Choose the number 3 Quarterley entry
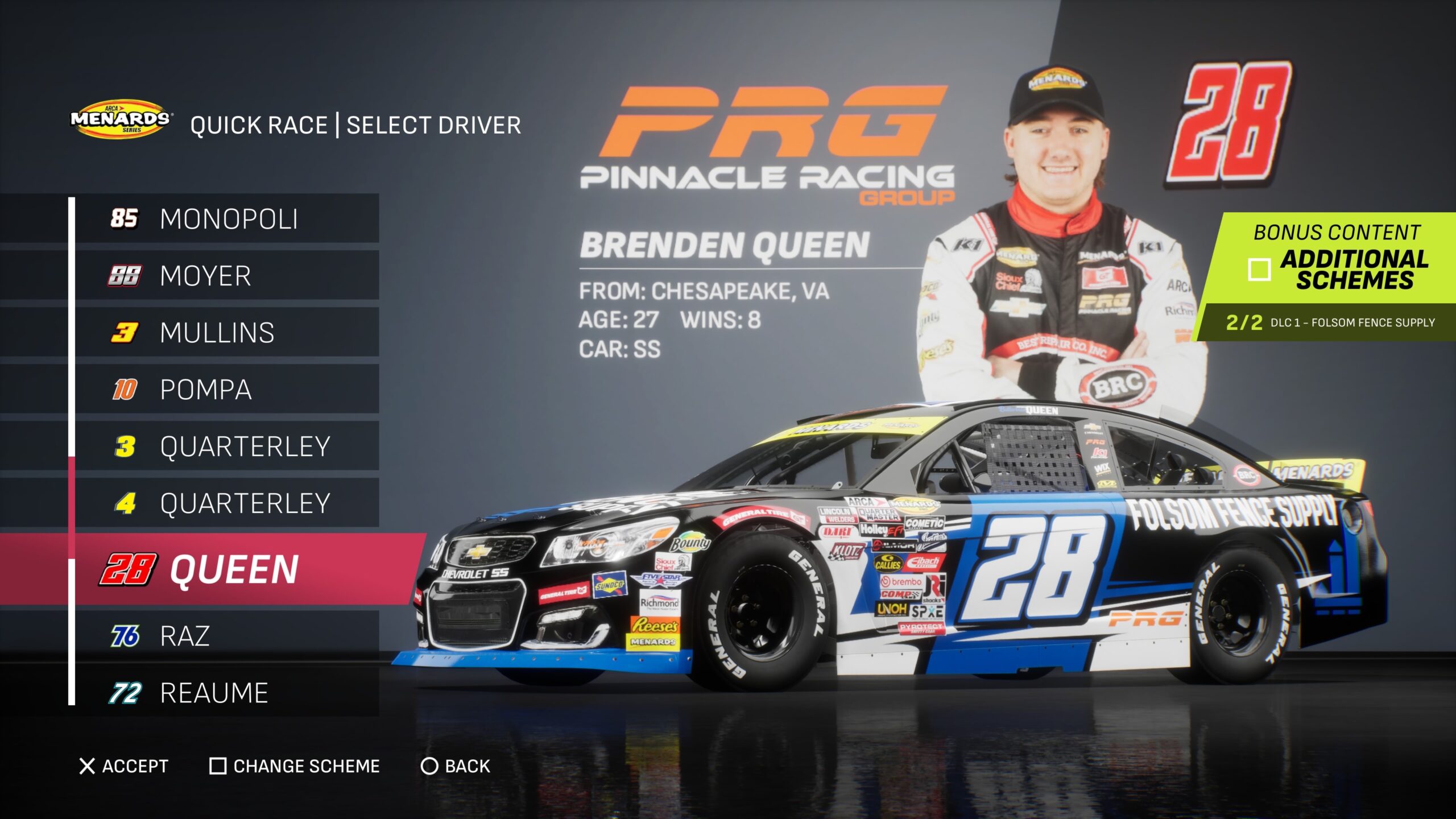The height and width of the screenshot is (819, 1456). (x=227, y=446)
